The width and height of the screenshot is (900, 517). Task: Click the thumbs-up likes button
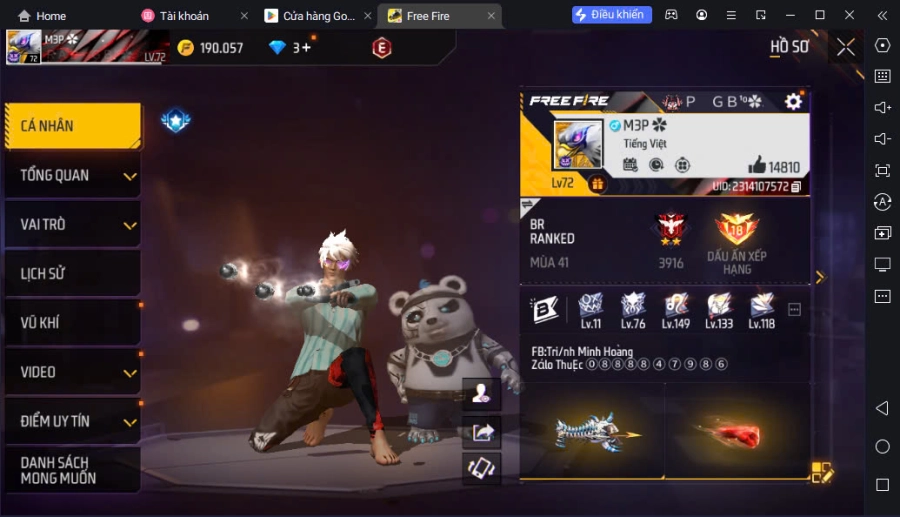click(757, 166)
